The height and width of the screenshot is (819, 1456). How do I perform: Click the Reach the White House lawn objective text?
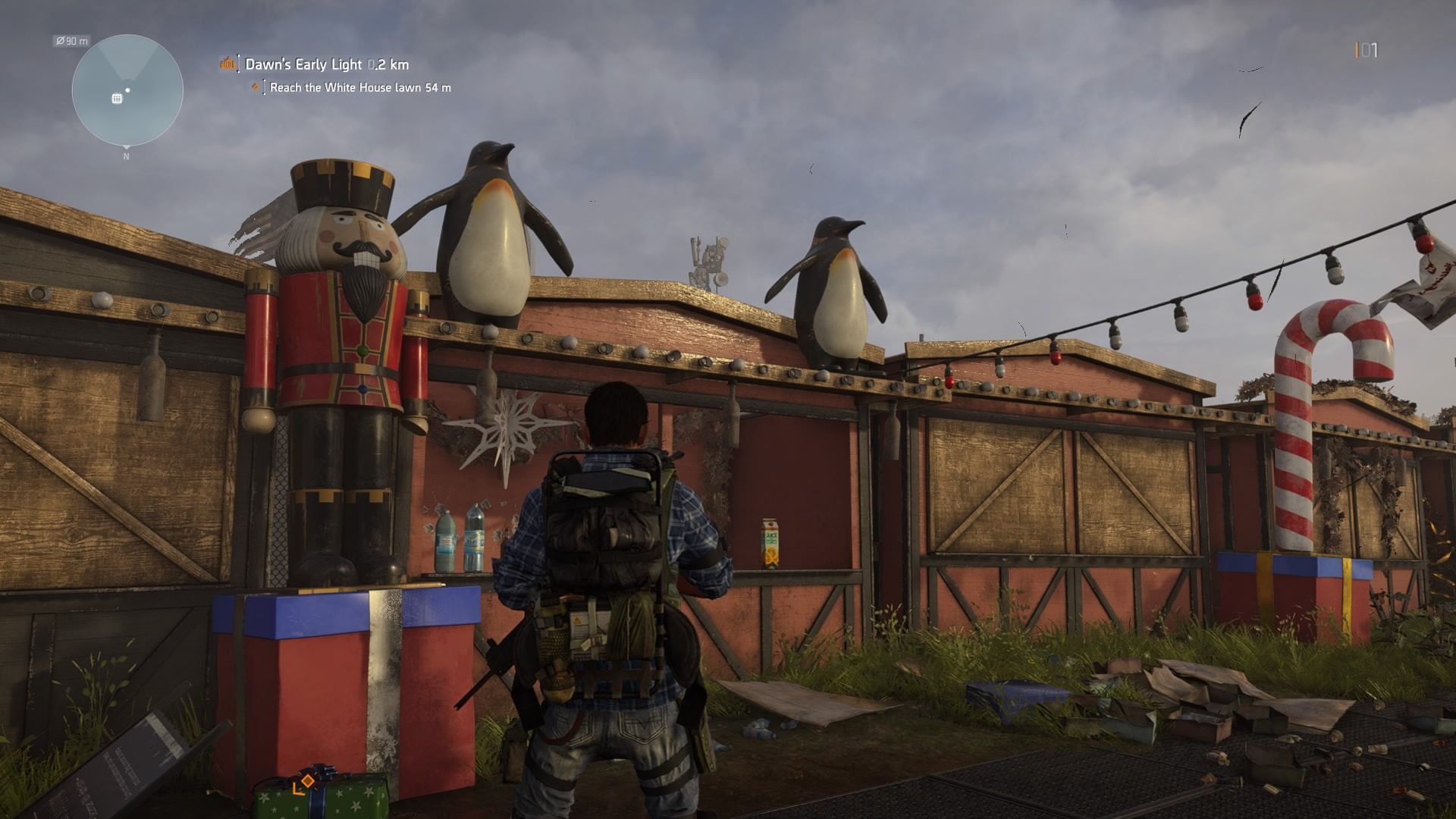[345, 87]
